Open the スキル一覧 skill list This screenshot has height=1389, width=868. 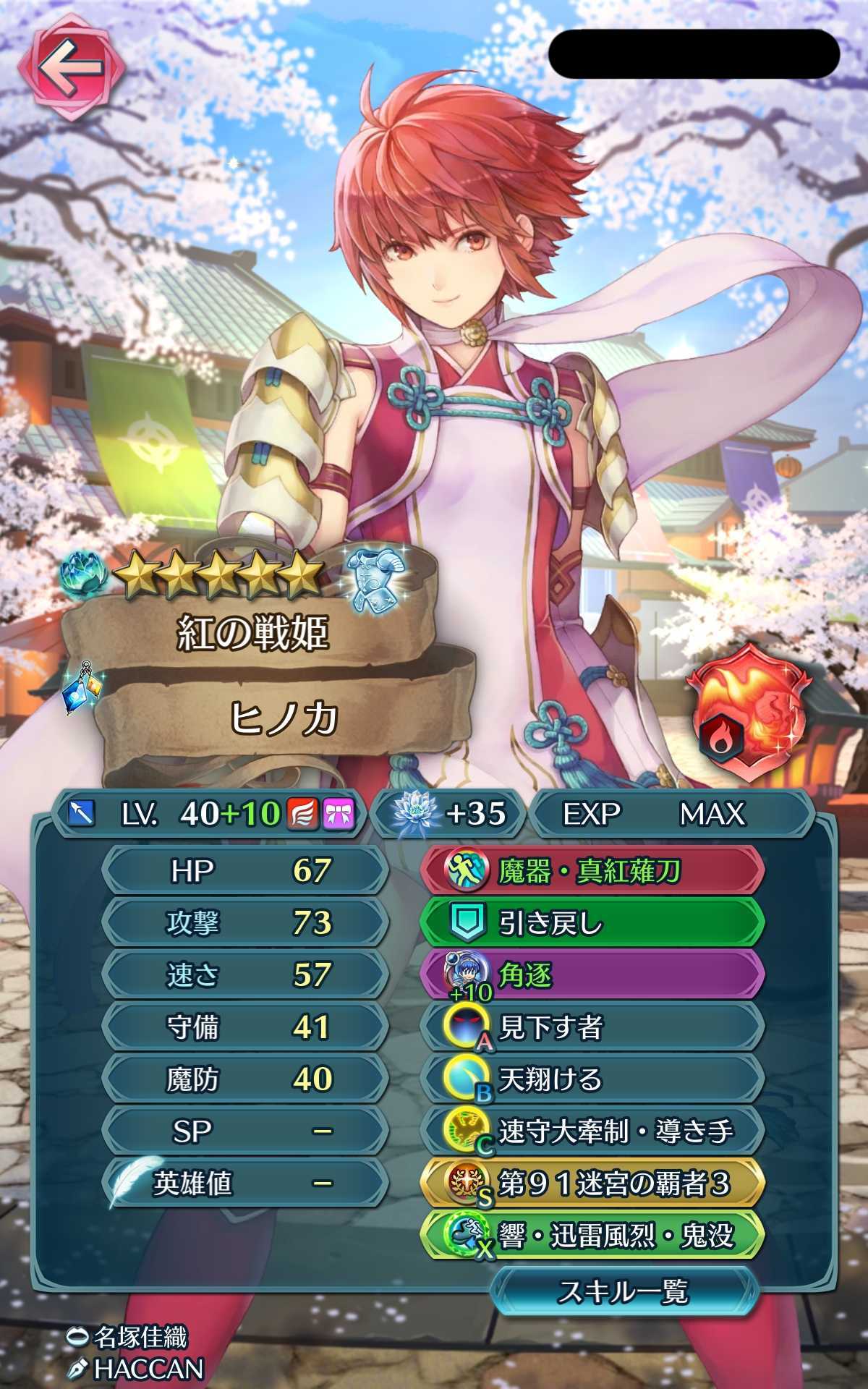(623, 1291)
